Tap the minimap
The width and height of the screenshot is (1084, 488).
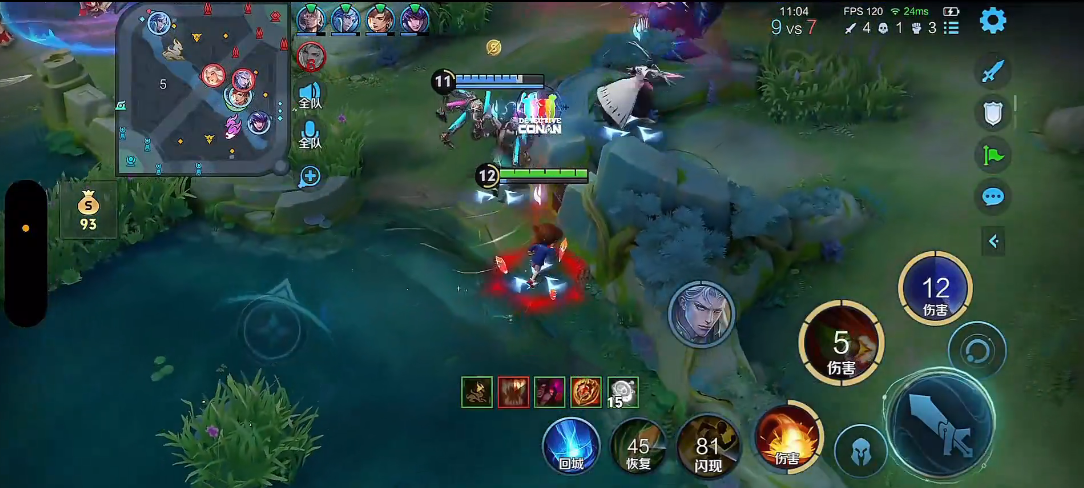203,90
